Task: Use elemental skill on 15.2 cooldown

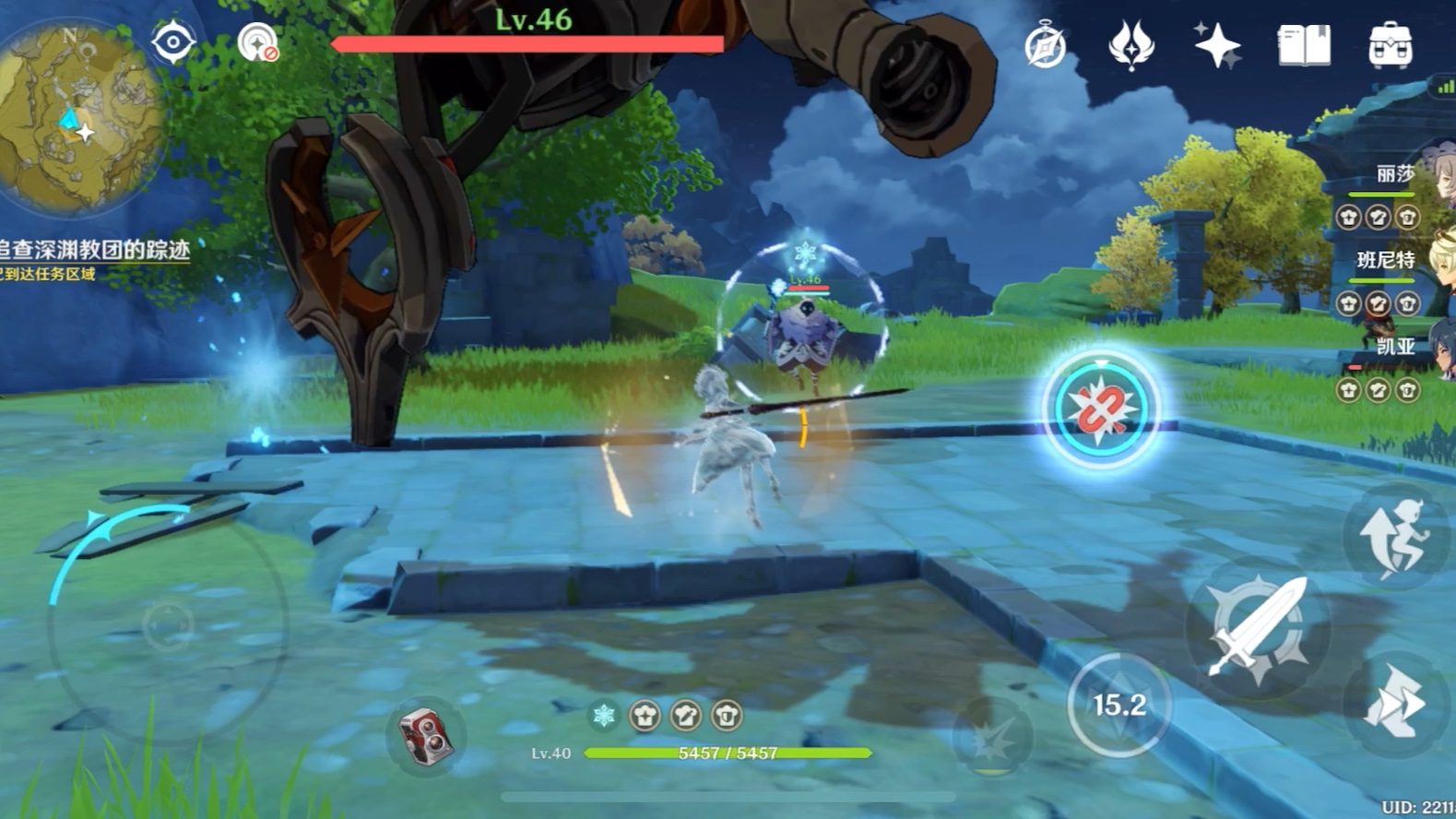Action: coord(1119,706)
